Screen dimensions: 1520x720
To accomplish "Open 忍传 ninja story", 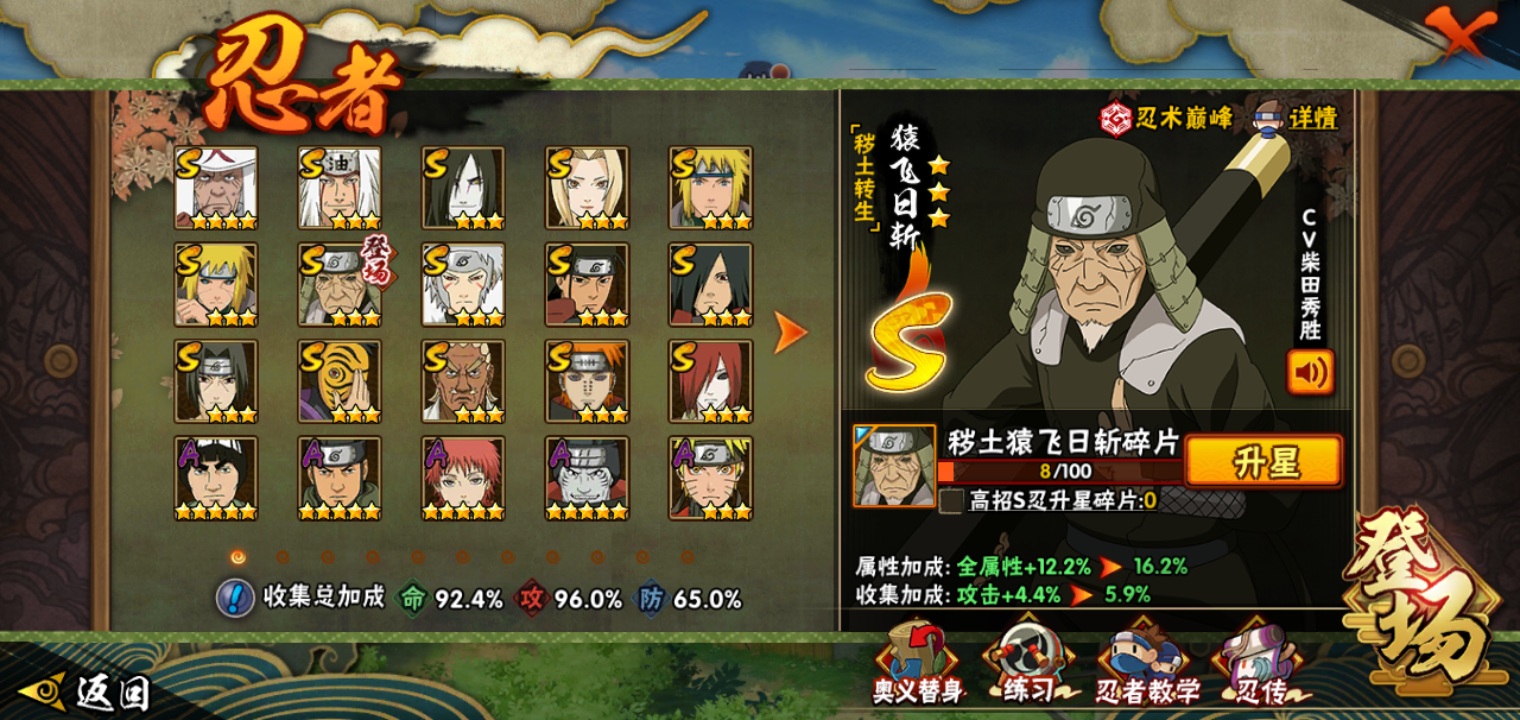I will 1258,662.
